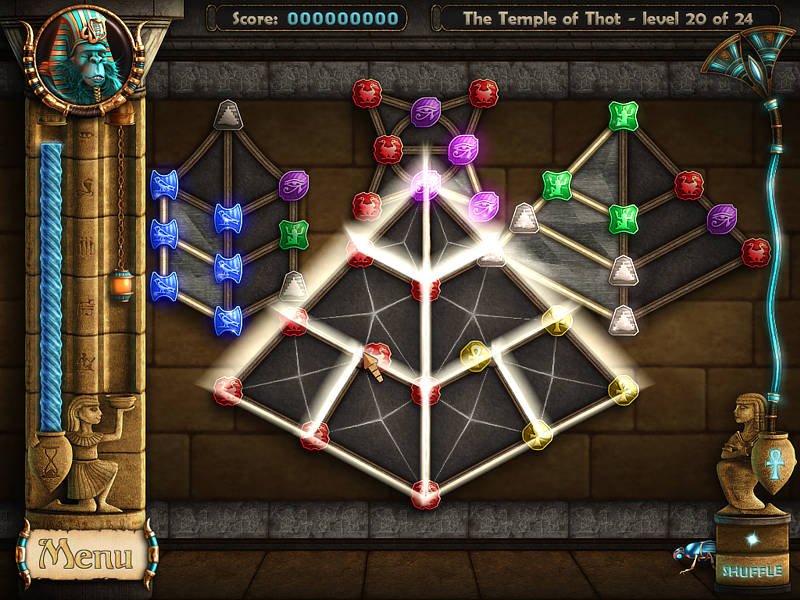Select the green tile beside the blue tiles
Viewport: 800px width, 600px height.
[292, 235]
